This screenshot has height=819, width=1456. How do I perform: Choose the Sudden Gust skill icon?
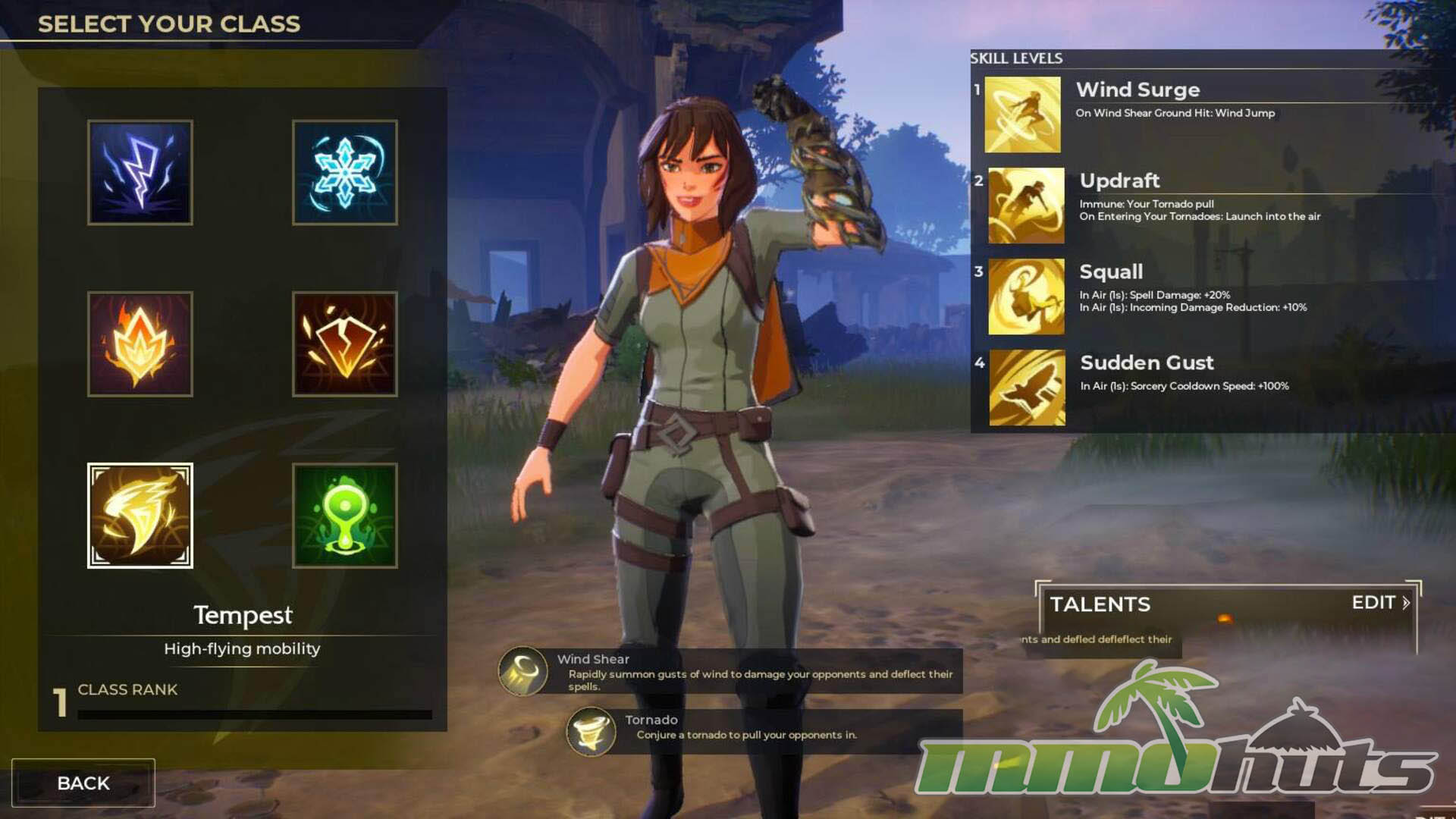pyautogui.click(x=1027, y=388)
